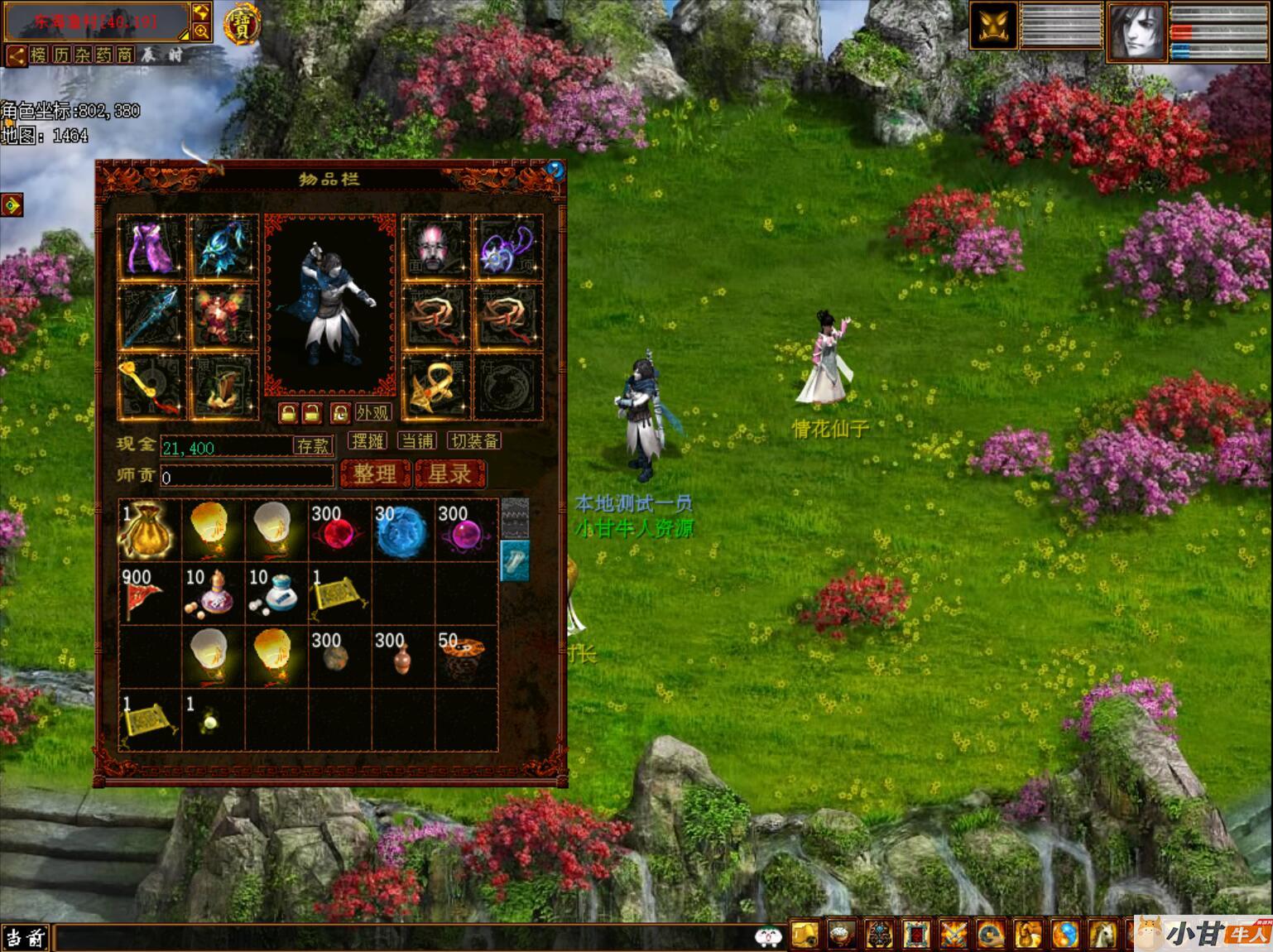The image size is (1273, 952).
Task: Open the 药 medicine shop button
Action: (103, 55)
